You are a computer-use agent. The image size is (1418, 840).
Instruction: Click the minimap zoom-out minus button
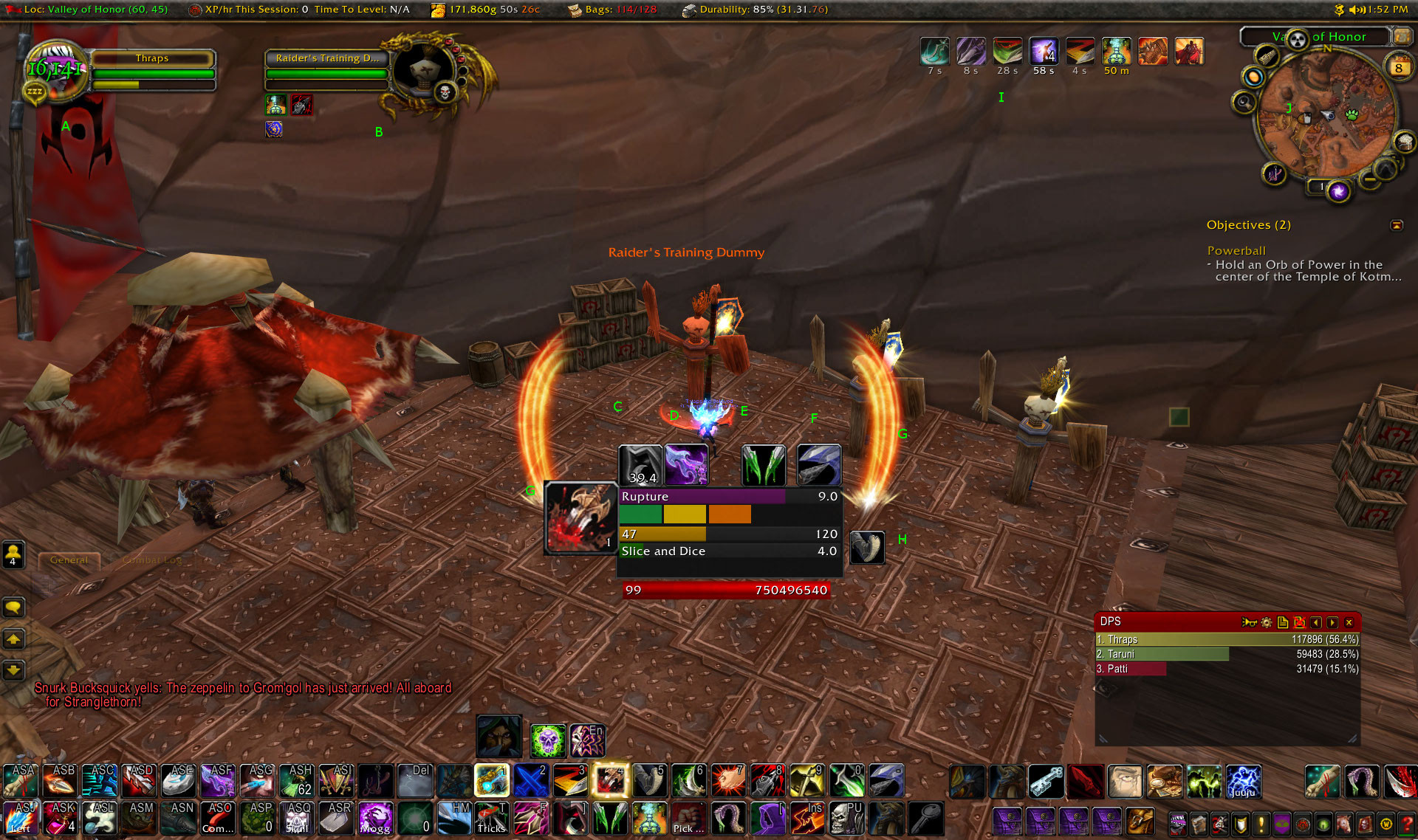(x=1370, y=179)
